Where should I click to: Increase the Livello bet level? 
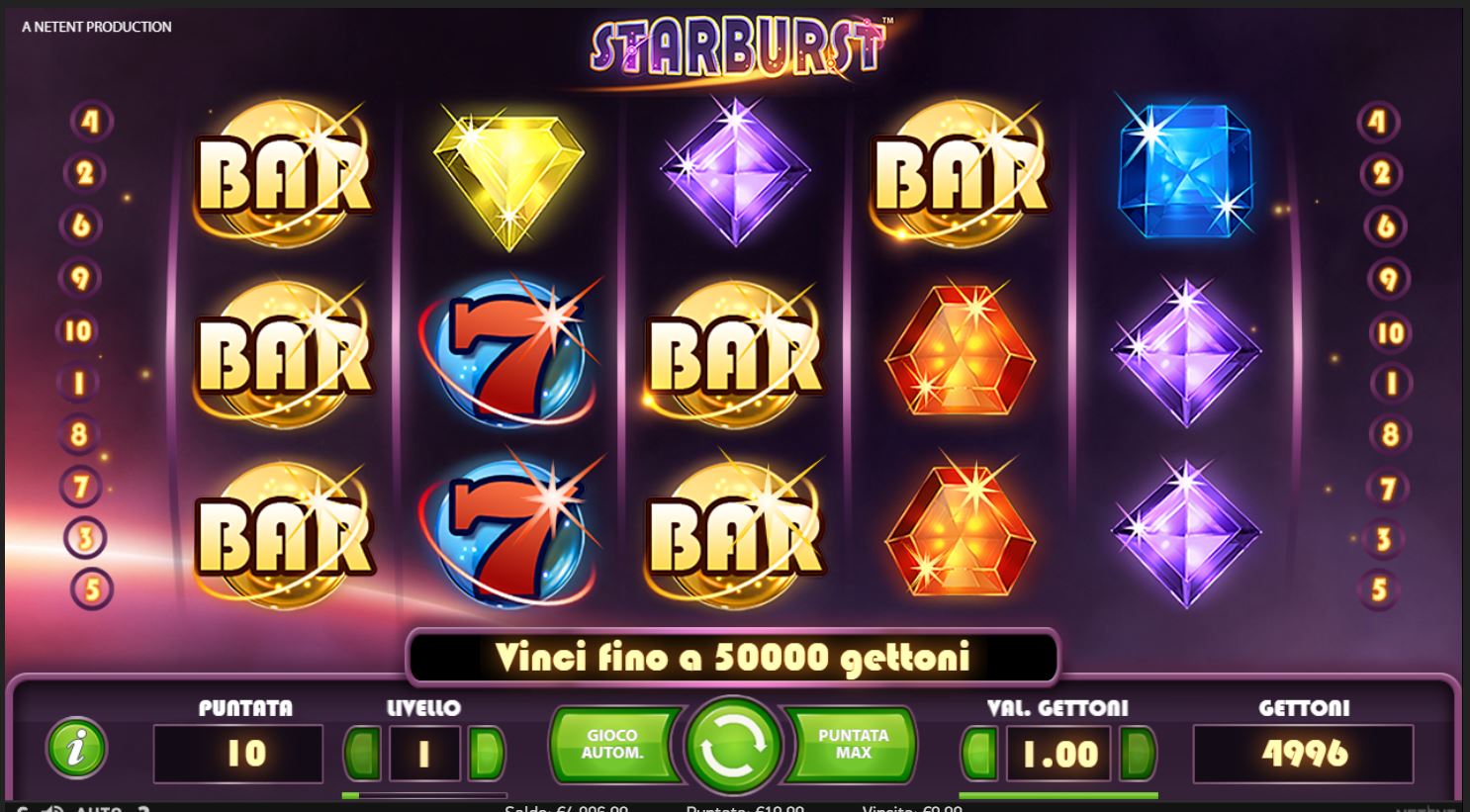pos(485,754)
